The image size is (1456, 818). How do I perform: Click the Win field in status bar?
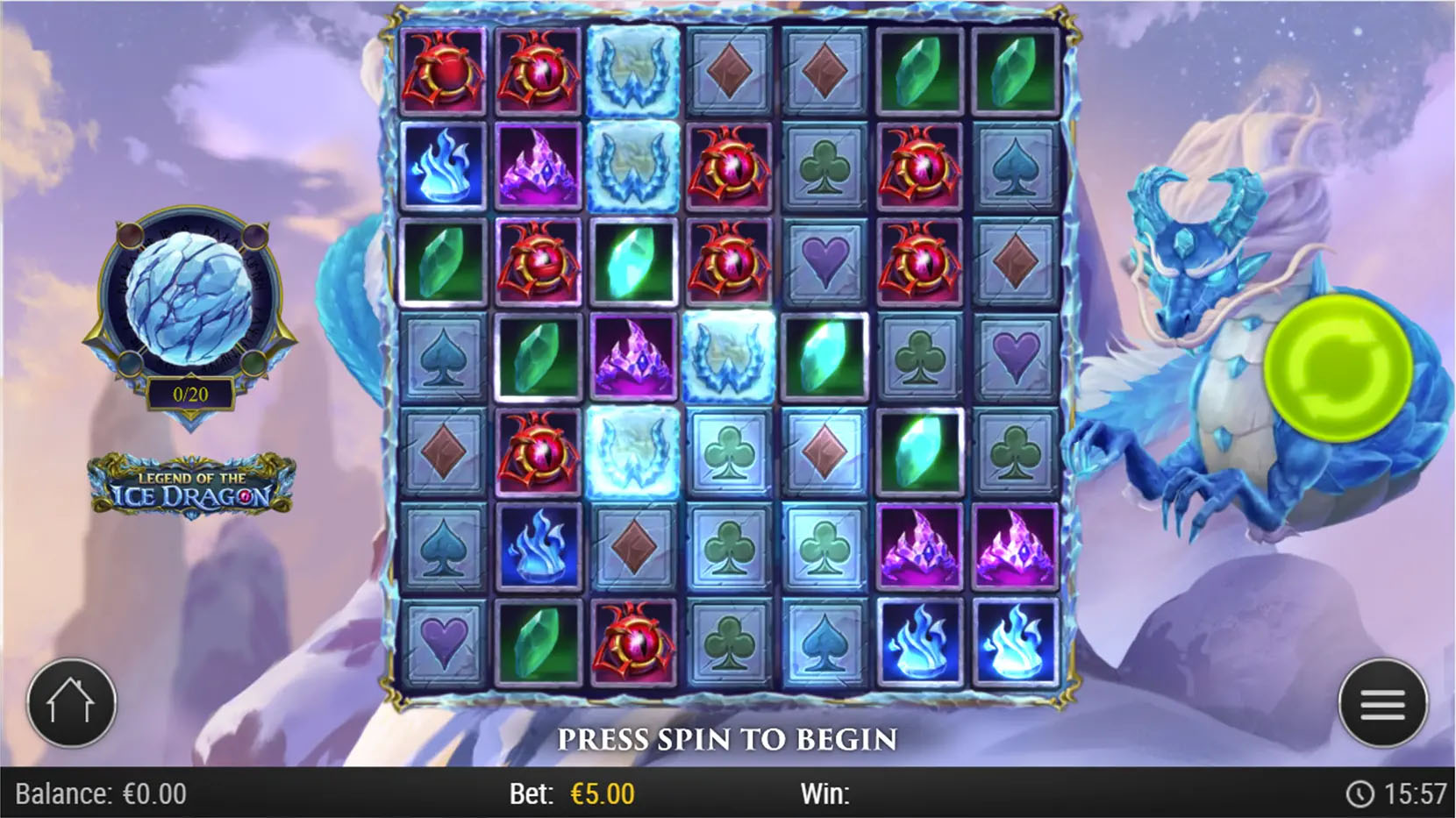pos(826,794)
